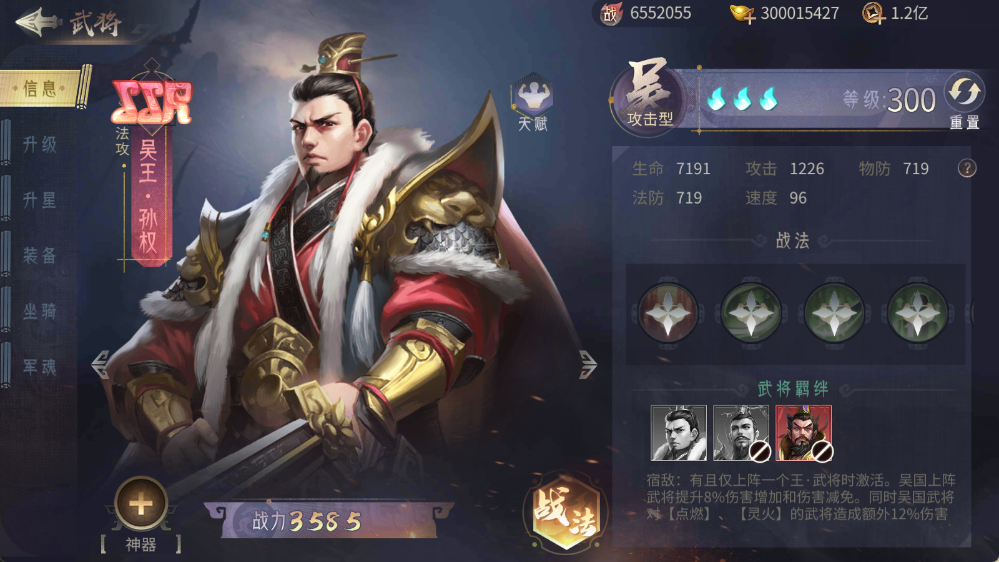Select the red-robed hero bond portrait

(x=803, y=433)
